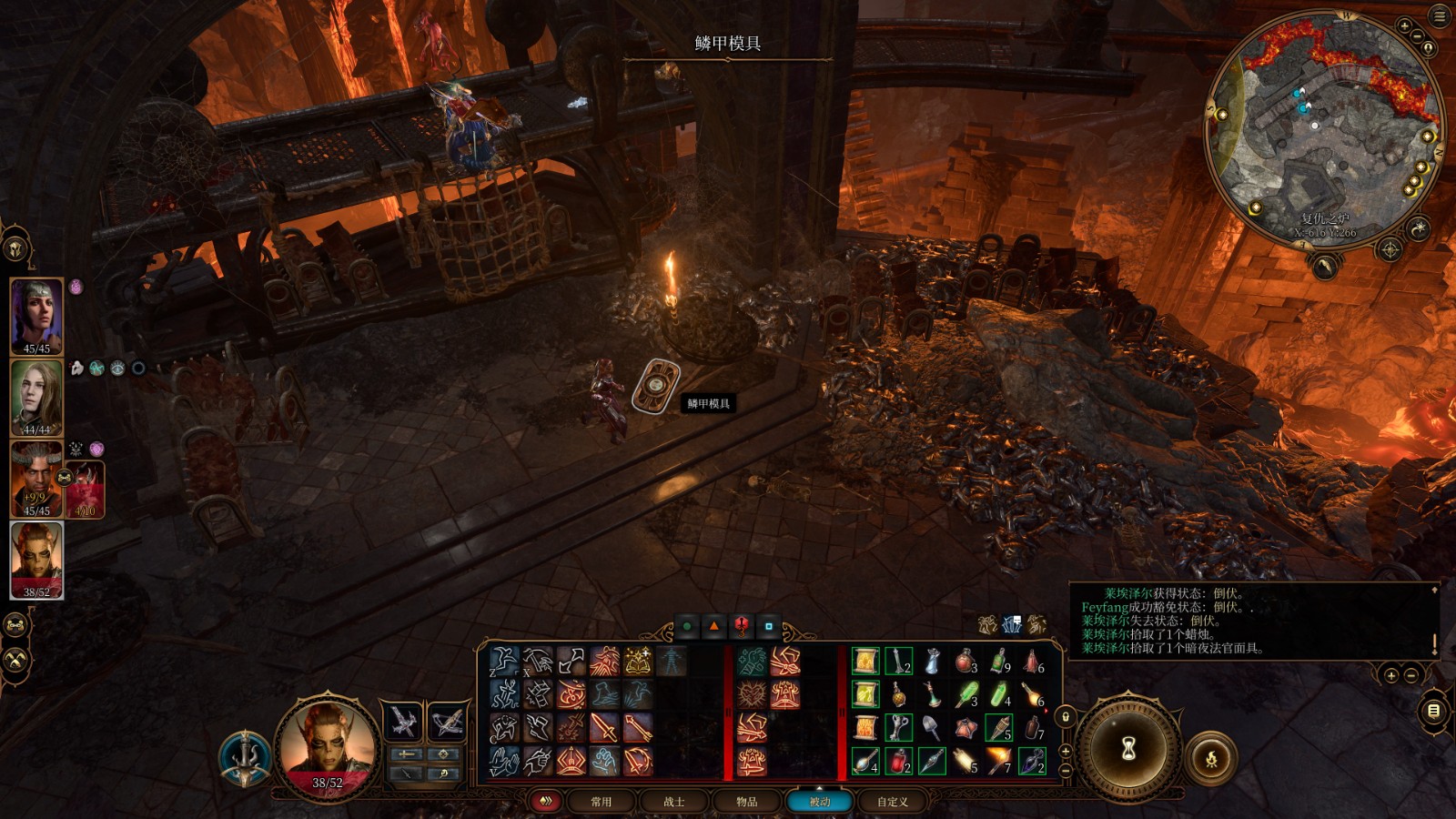
Task: Select the purple-haired companion portrait
Action: tap(36, 314)
